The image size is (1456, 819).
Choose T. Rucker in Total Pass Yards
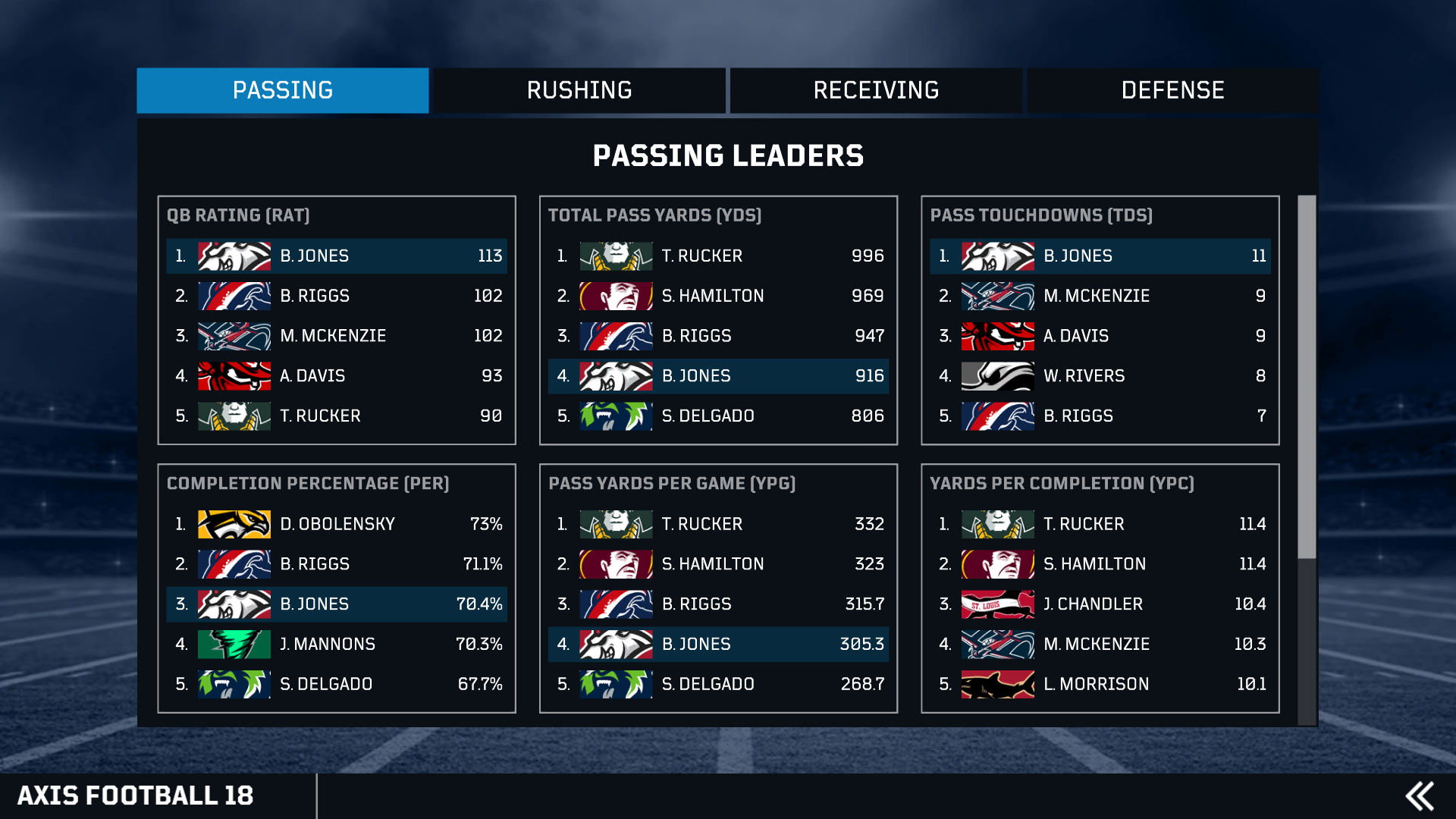[x=718, y=256]
